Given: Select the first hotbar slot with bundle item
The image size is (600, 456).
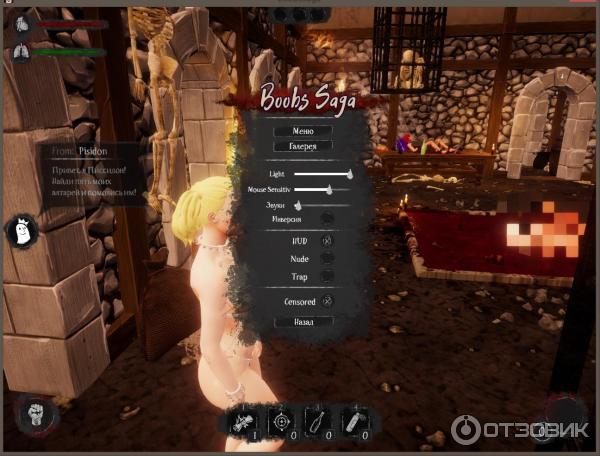Looking at the screenshot, I should [x=245, y=422].
